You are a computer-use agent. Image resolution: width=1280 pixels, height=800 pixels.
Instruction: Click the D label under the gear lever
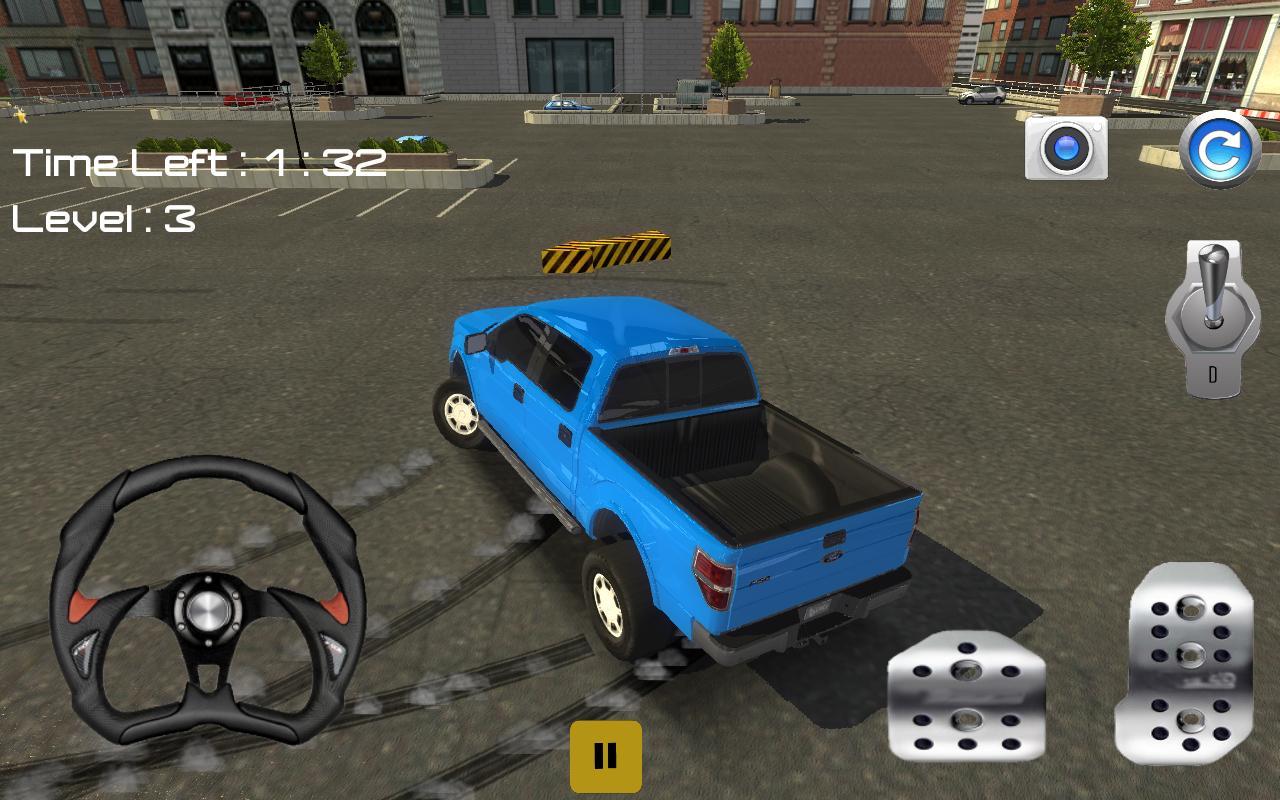1213,375
